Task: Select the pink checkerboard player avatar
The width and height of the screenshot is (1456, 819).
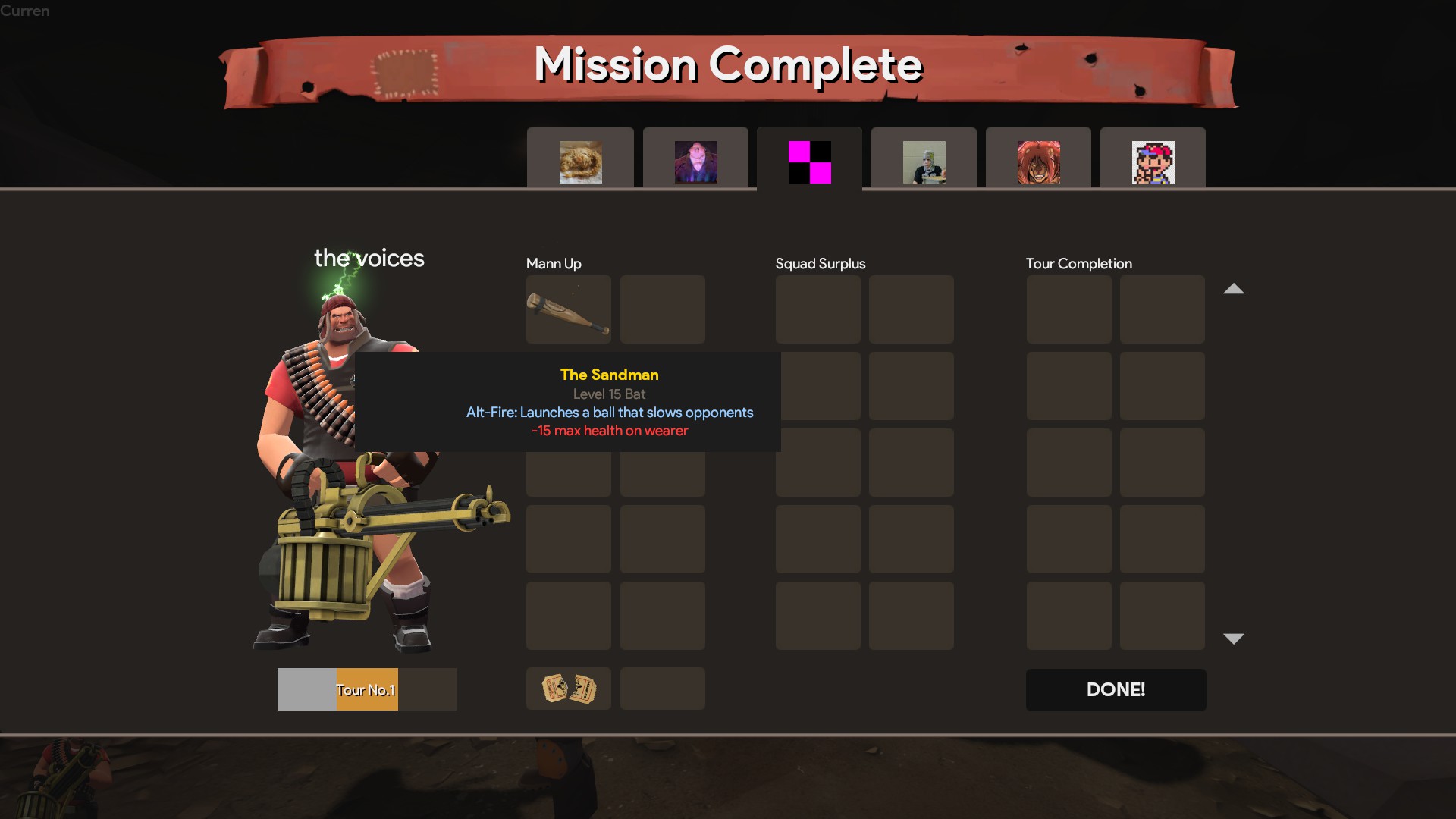Action: pos(808,161)
